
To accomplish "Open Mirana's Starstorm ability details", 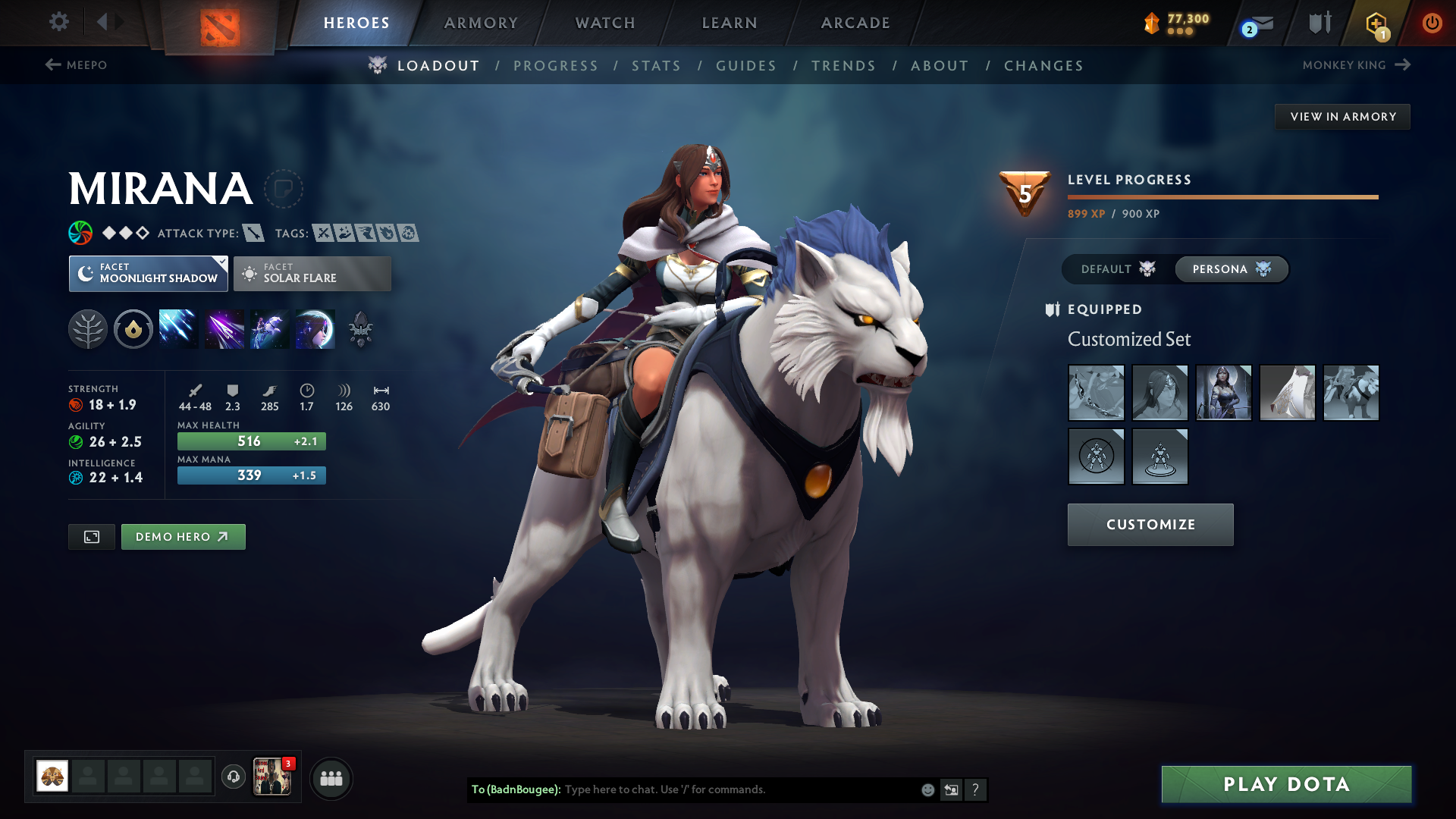I will click(x=178, y=328).
